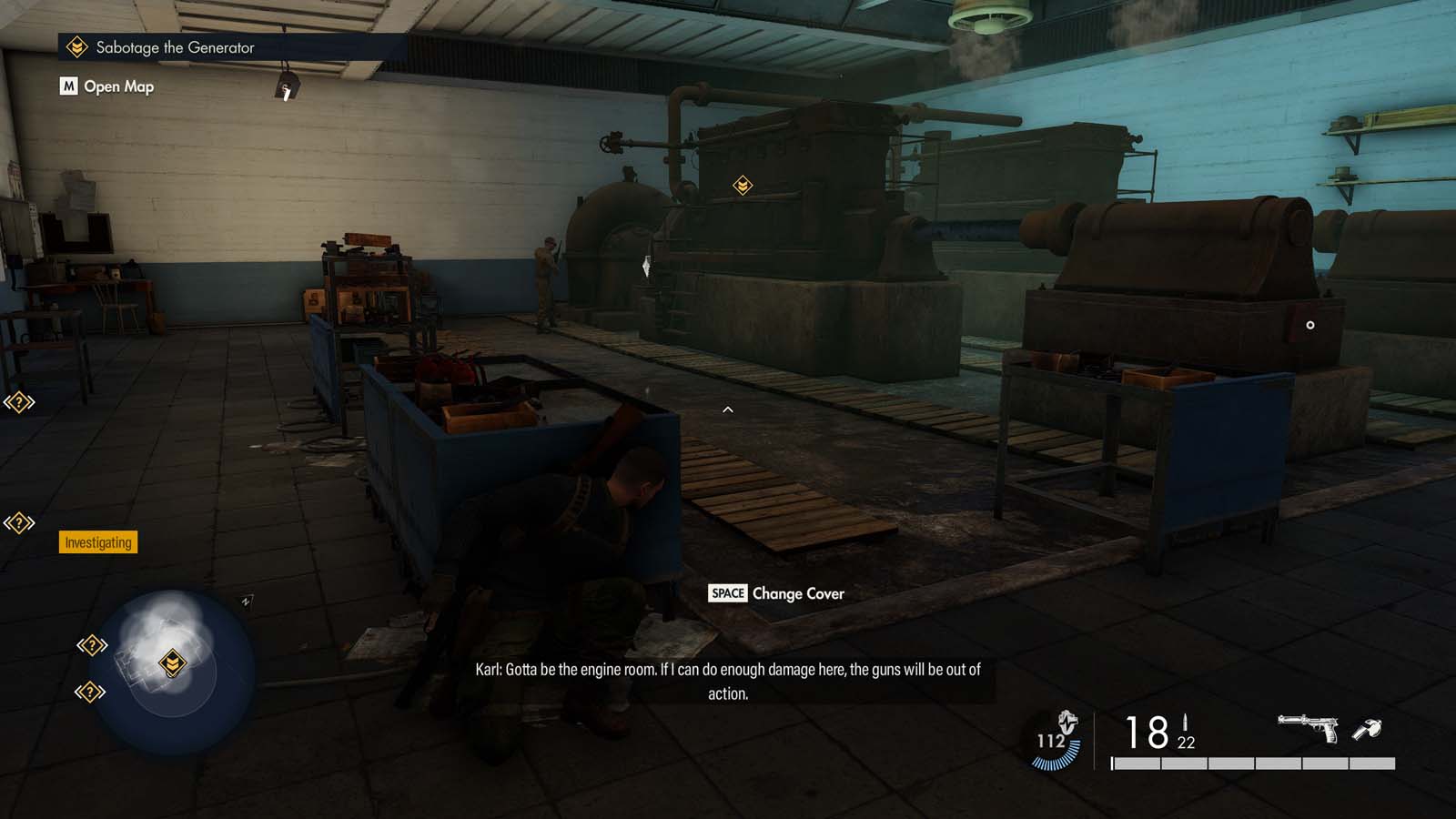Select the Open Map menu label
The height and width of the screenshot is (819, 1456).
click(117, 86)
